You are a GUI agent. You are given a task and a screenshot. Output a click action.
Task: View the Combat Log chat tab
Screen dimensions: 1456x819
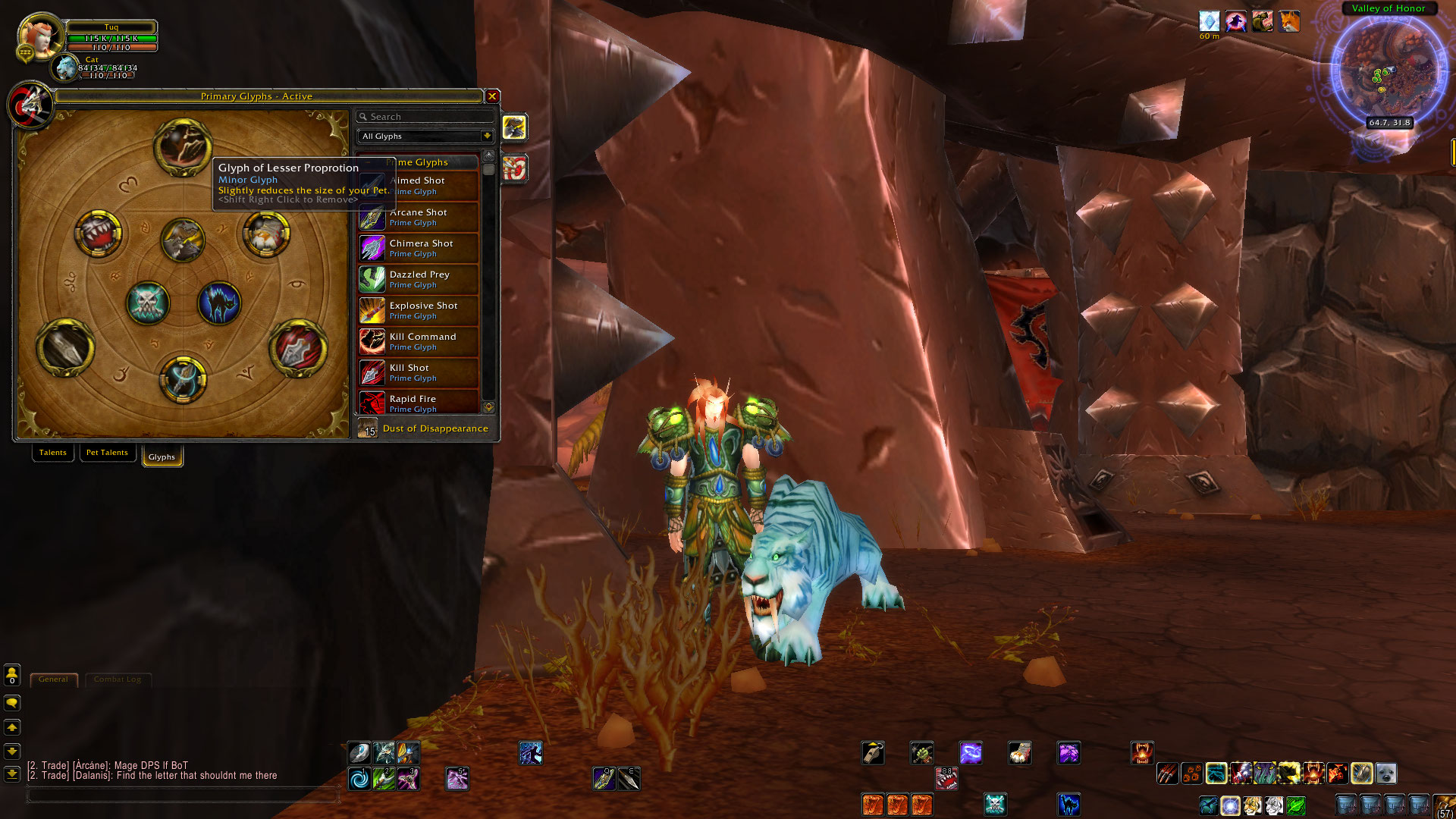pyautogui.click(x=118, y=679)
